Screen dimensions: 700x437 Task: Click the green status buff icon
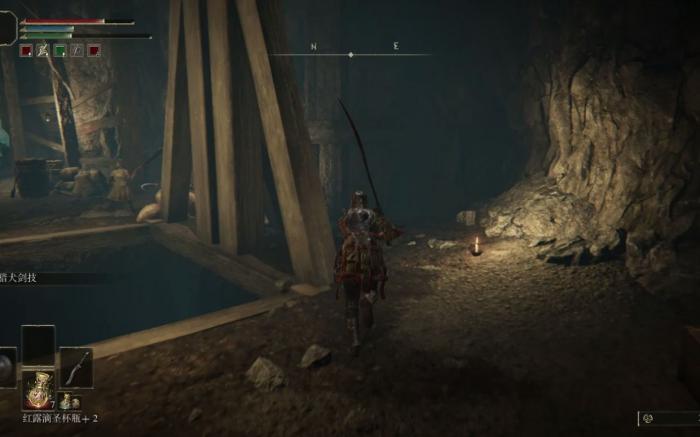pyautogui.click(x=60, y=50)
